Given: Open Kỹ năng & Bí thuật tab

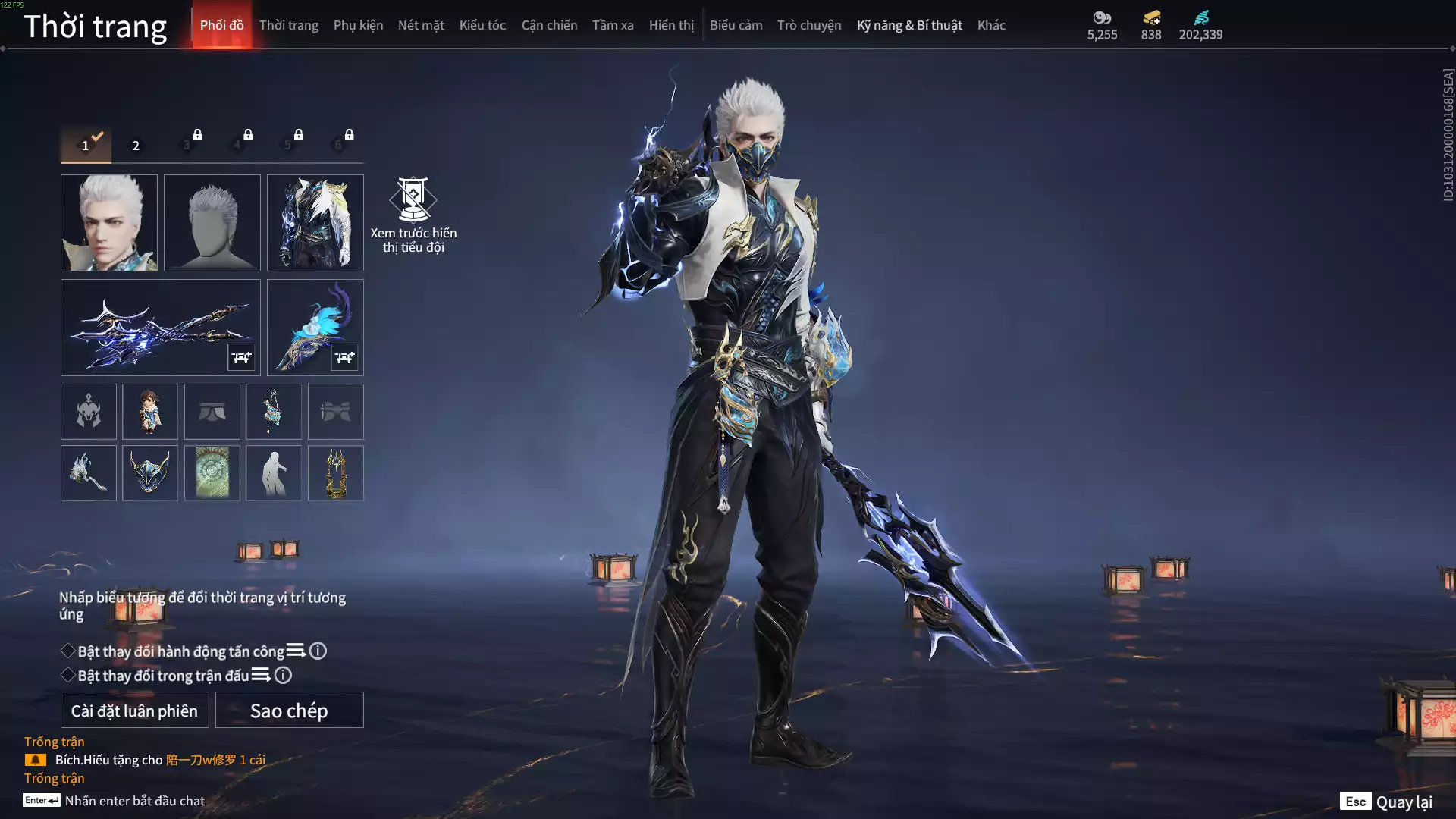Looking at the screenshot, I should [x=908, y=25].
